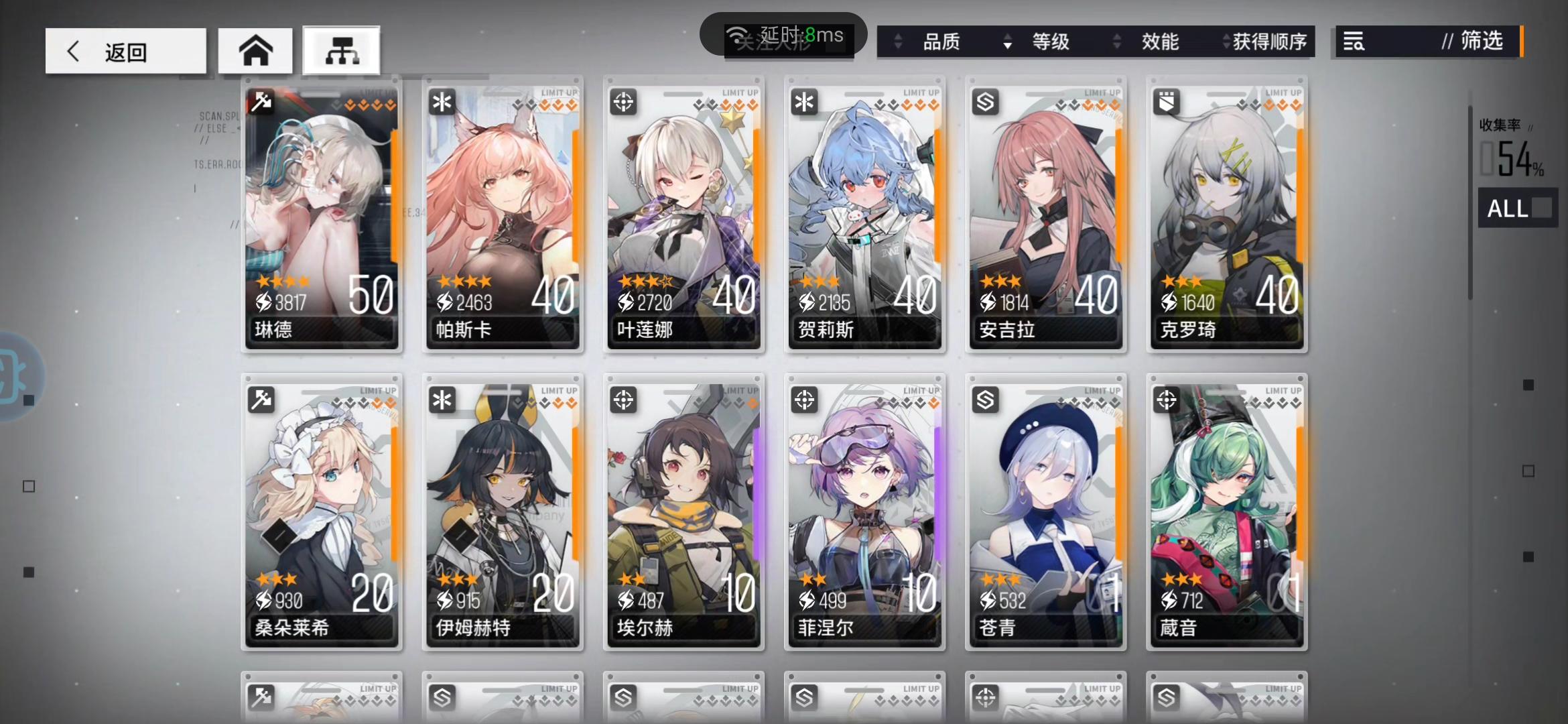
Task: Click the list search icon left of 筛选
Action: point(1354,42)
